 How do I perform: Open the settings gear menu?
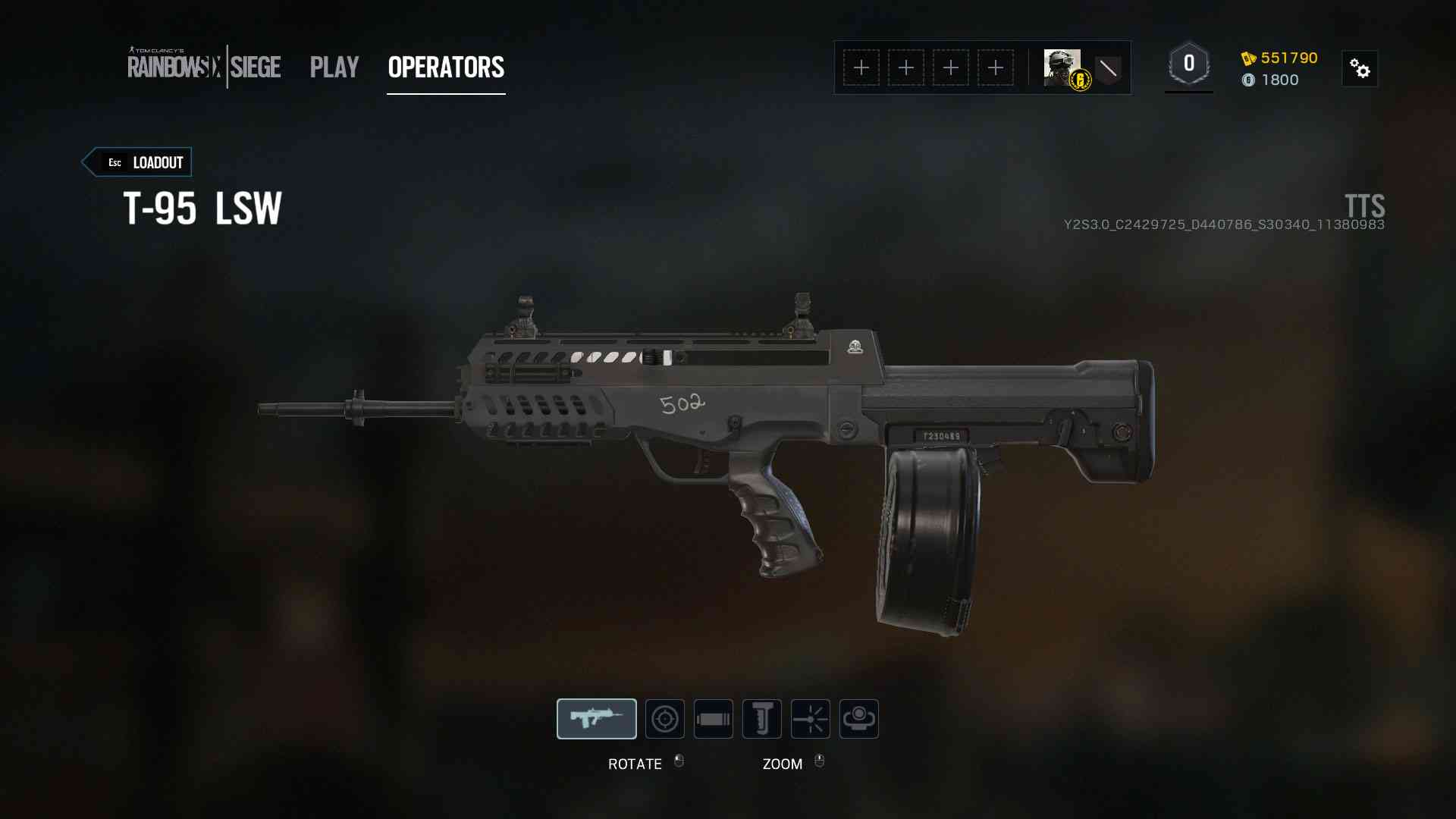1360,69
